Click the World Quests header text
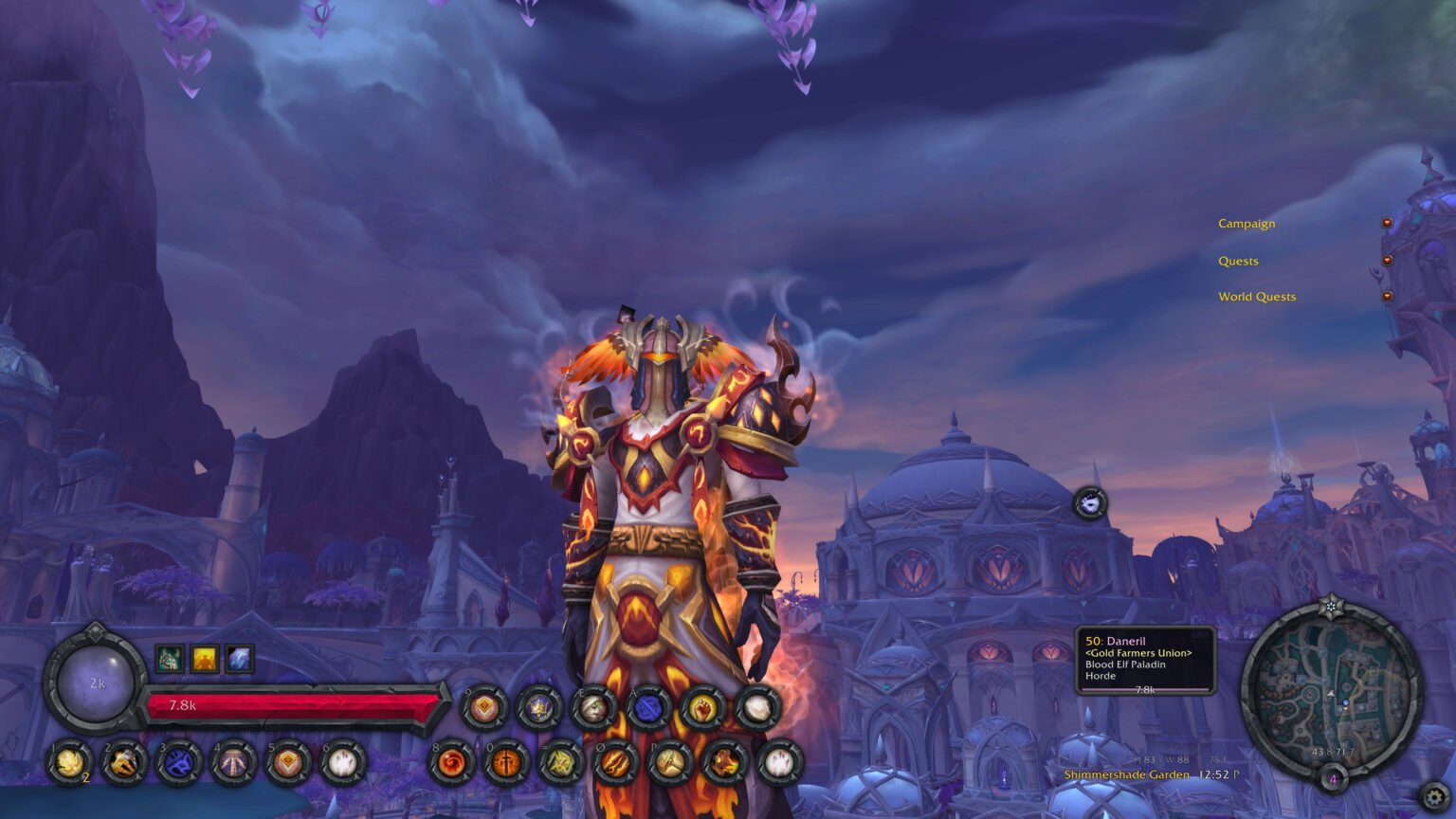1456x819 pixels. 1257,297
